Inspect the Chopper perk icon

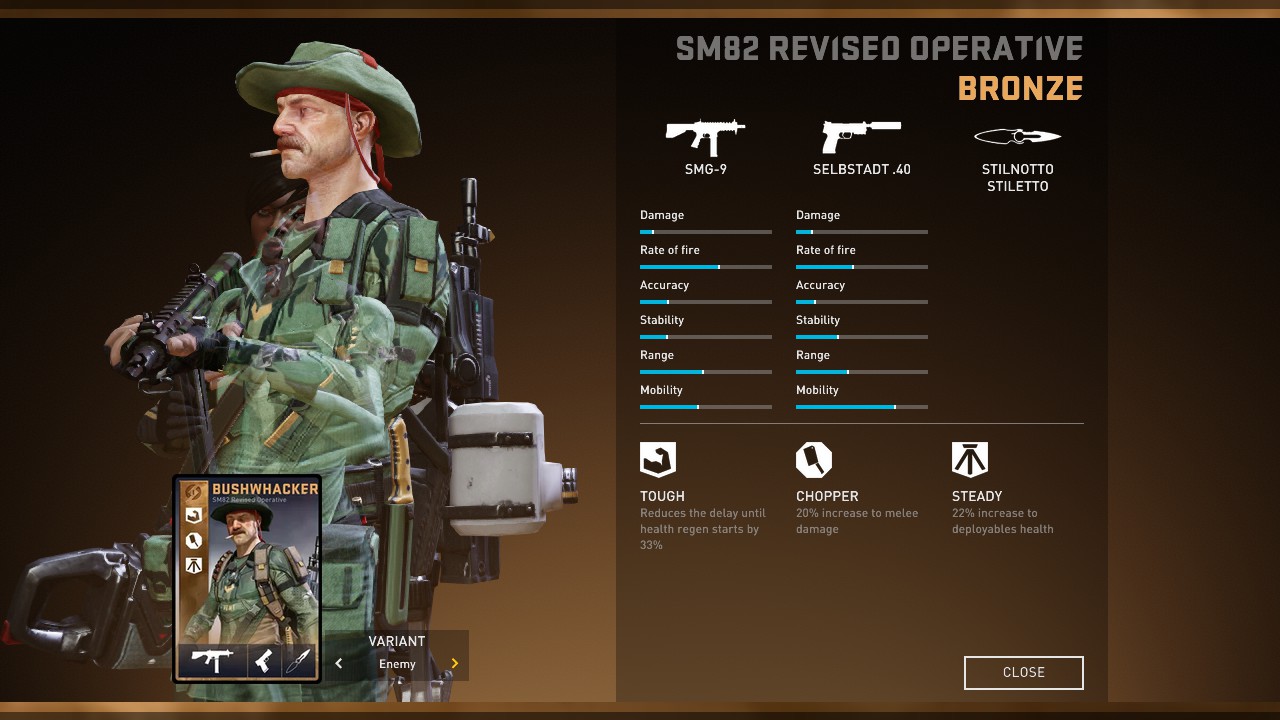(814, 460)
